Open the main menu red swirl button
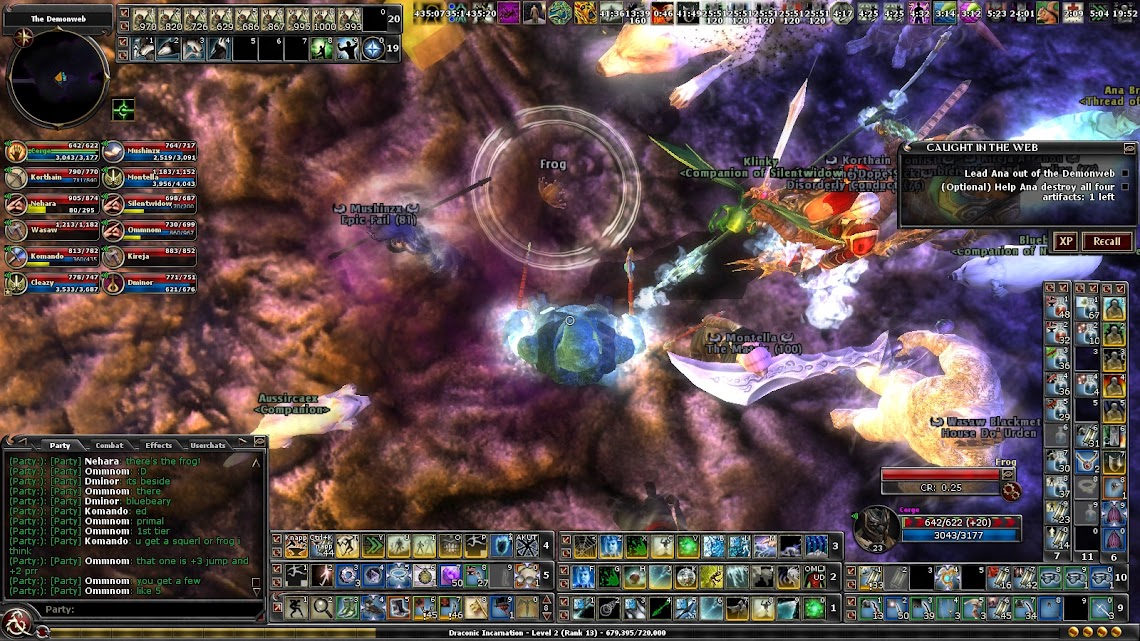This screenshot has height=641, width=1140. (x=14, y=626)
